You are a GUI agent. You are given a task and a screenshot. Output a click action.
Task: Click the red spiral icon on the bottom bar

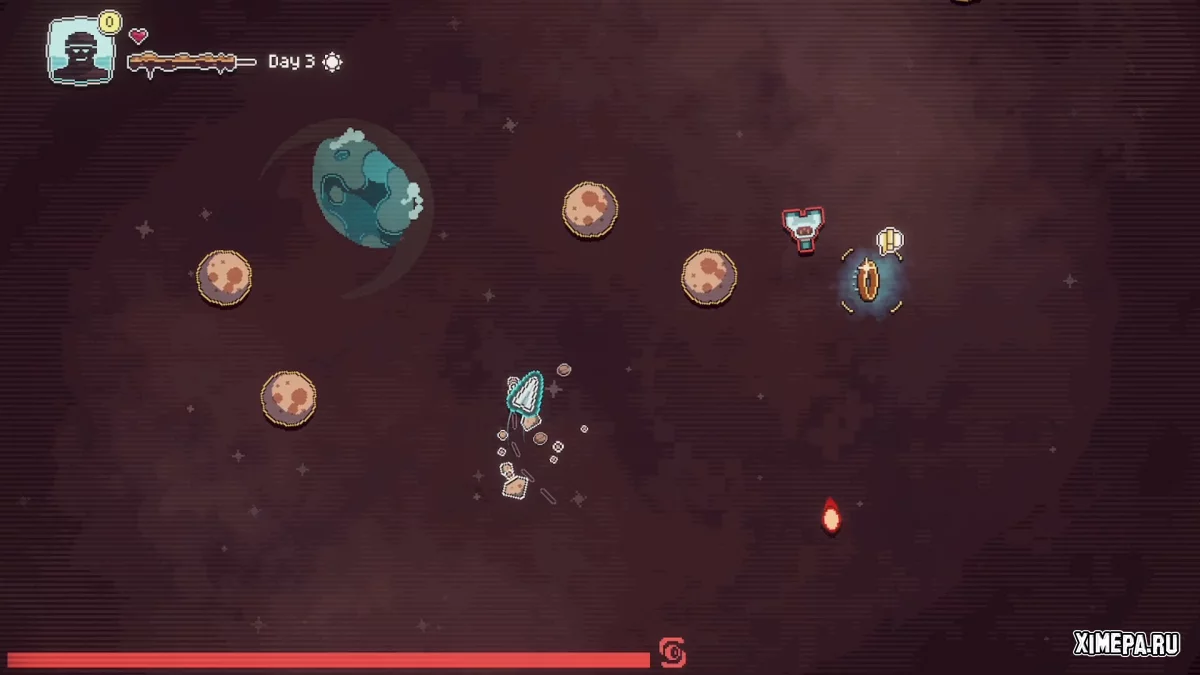point(672,654)
